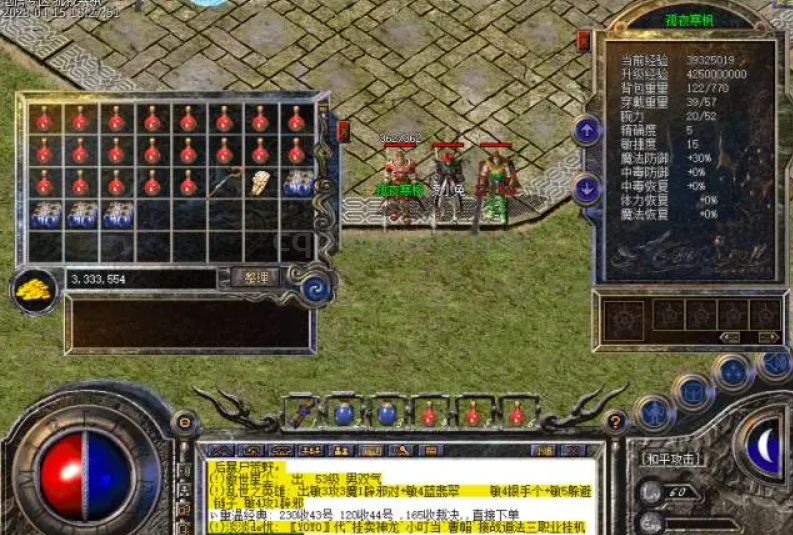
Task: Click the gold coin pile icon
Action: (35, 290)
